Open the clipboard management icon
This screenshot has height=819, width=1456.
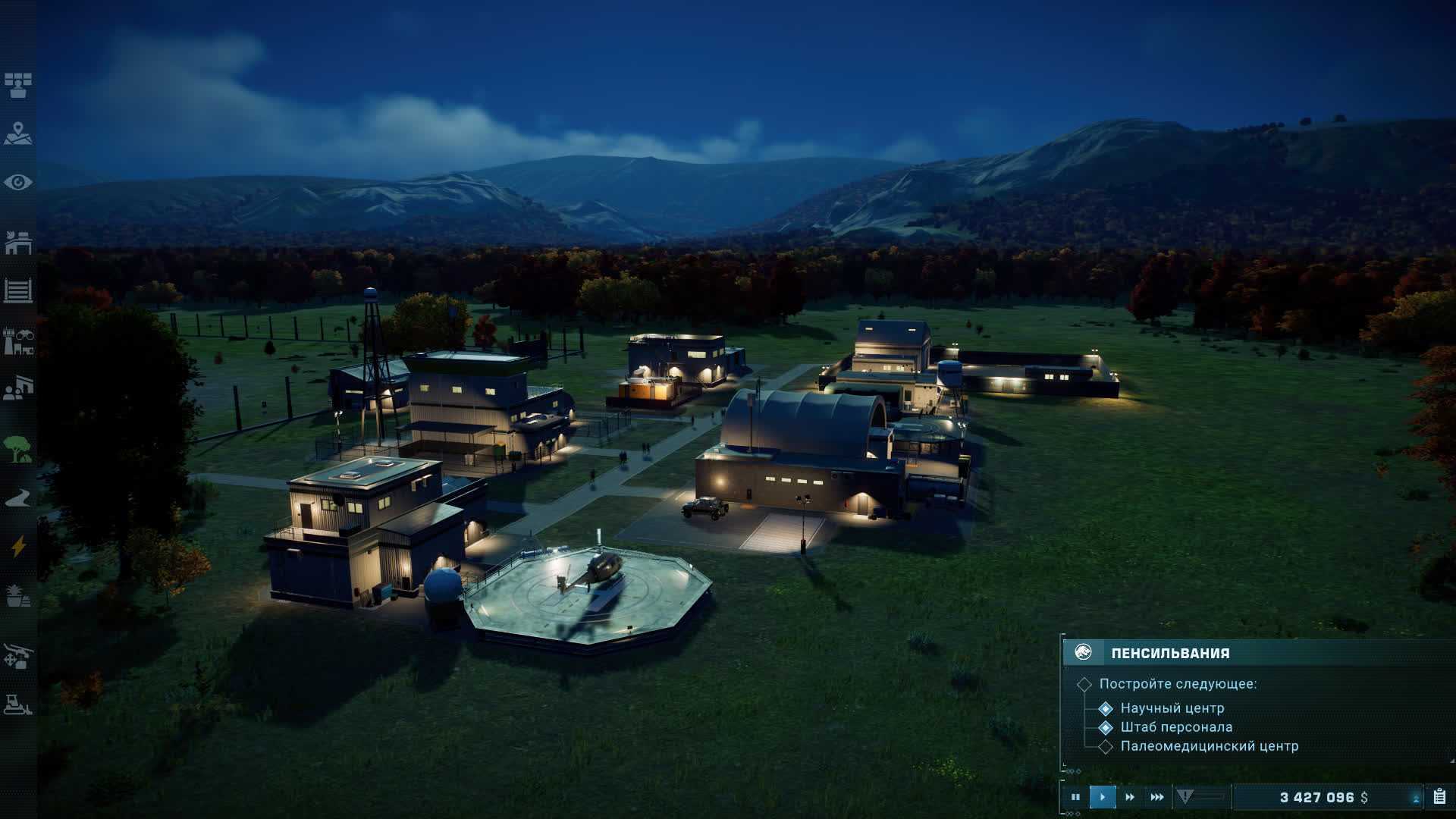1439,797
